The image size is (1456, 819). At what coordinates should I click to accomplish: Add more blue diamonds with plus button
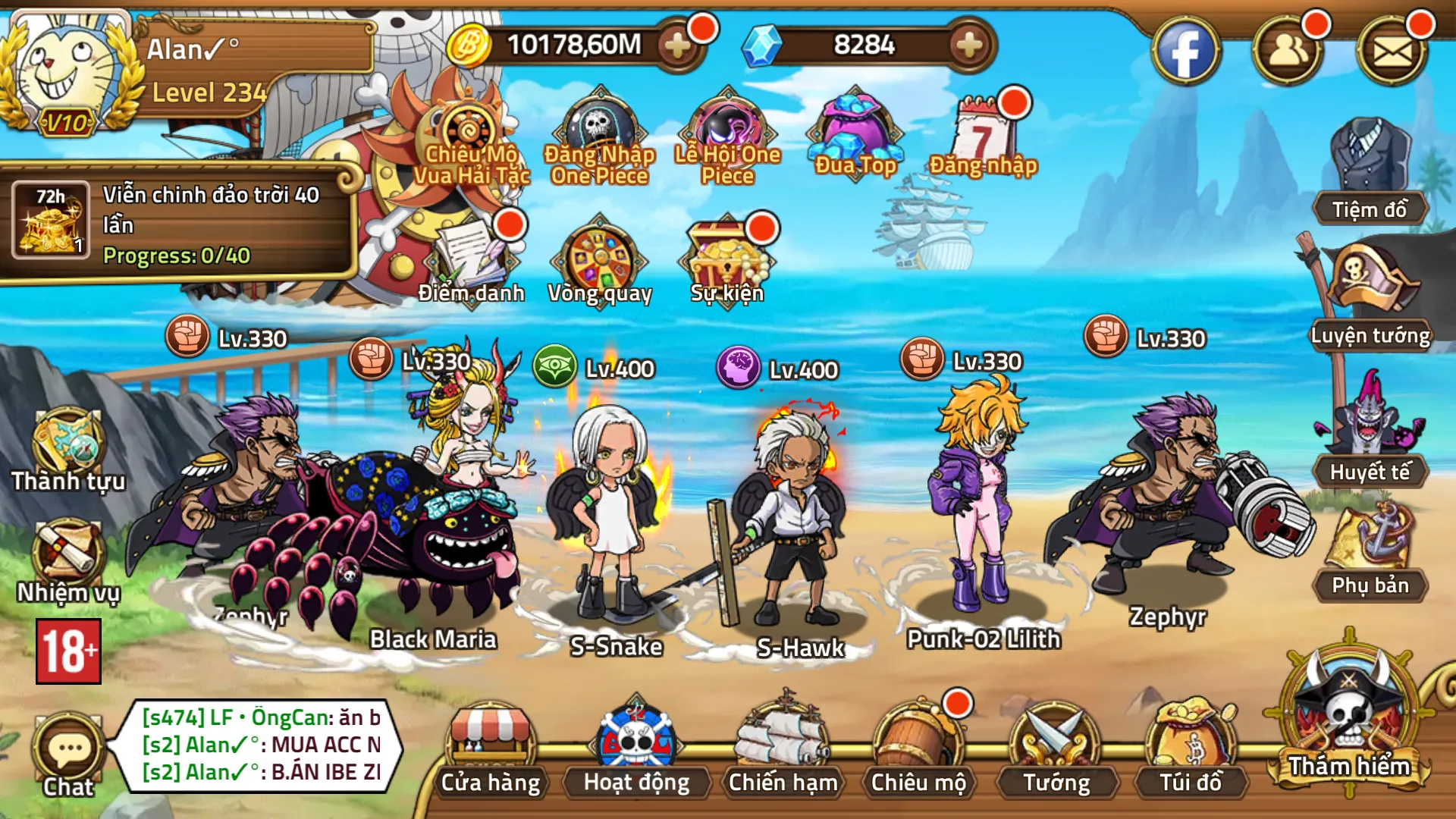point(968,46)
